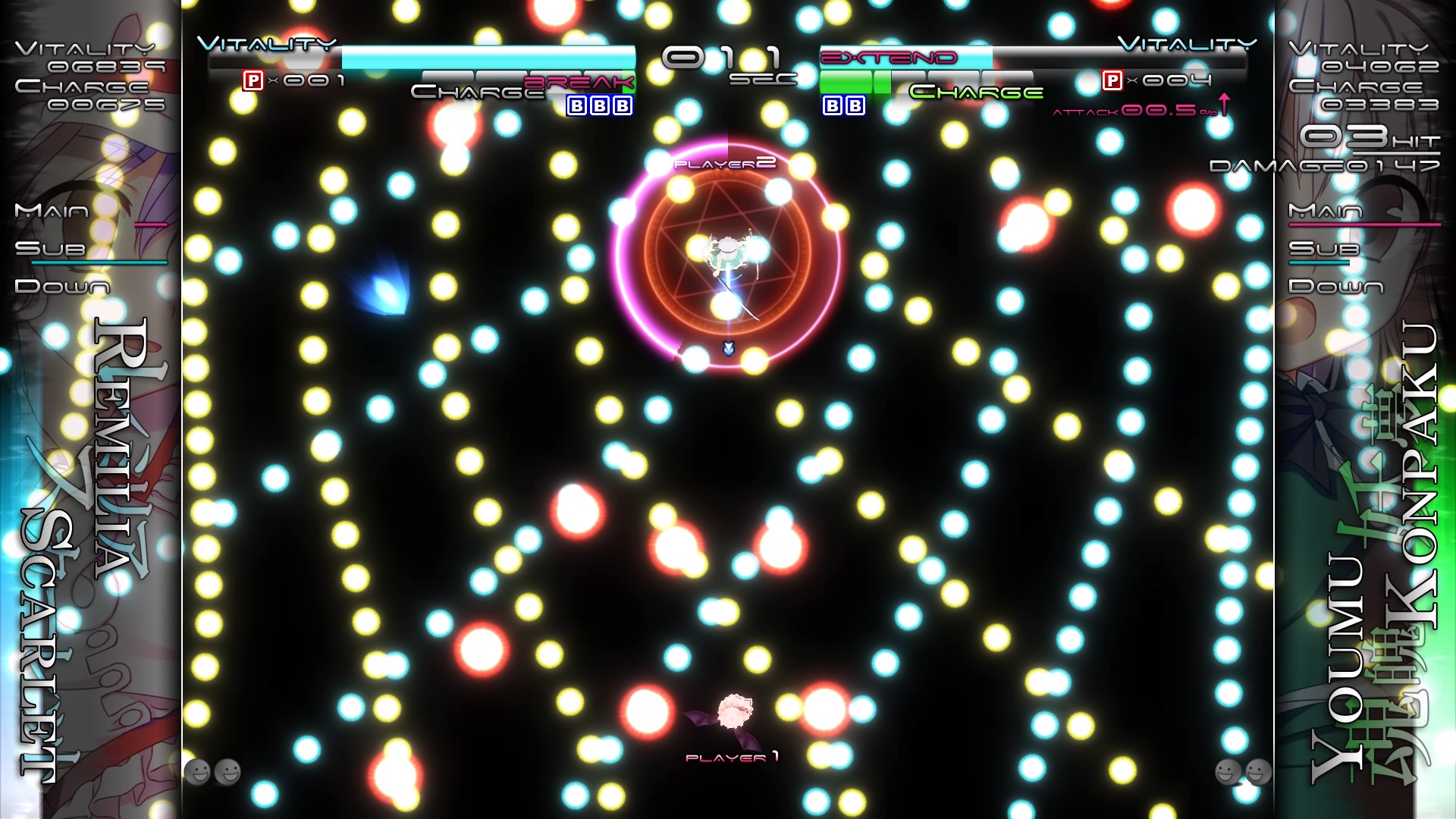Select the red P icon beside x004 counter
The height and width of the screenshot is (819, 1456).
point(1112,79)
